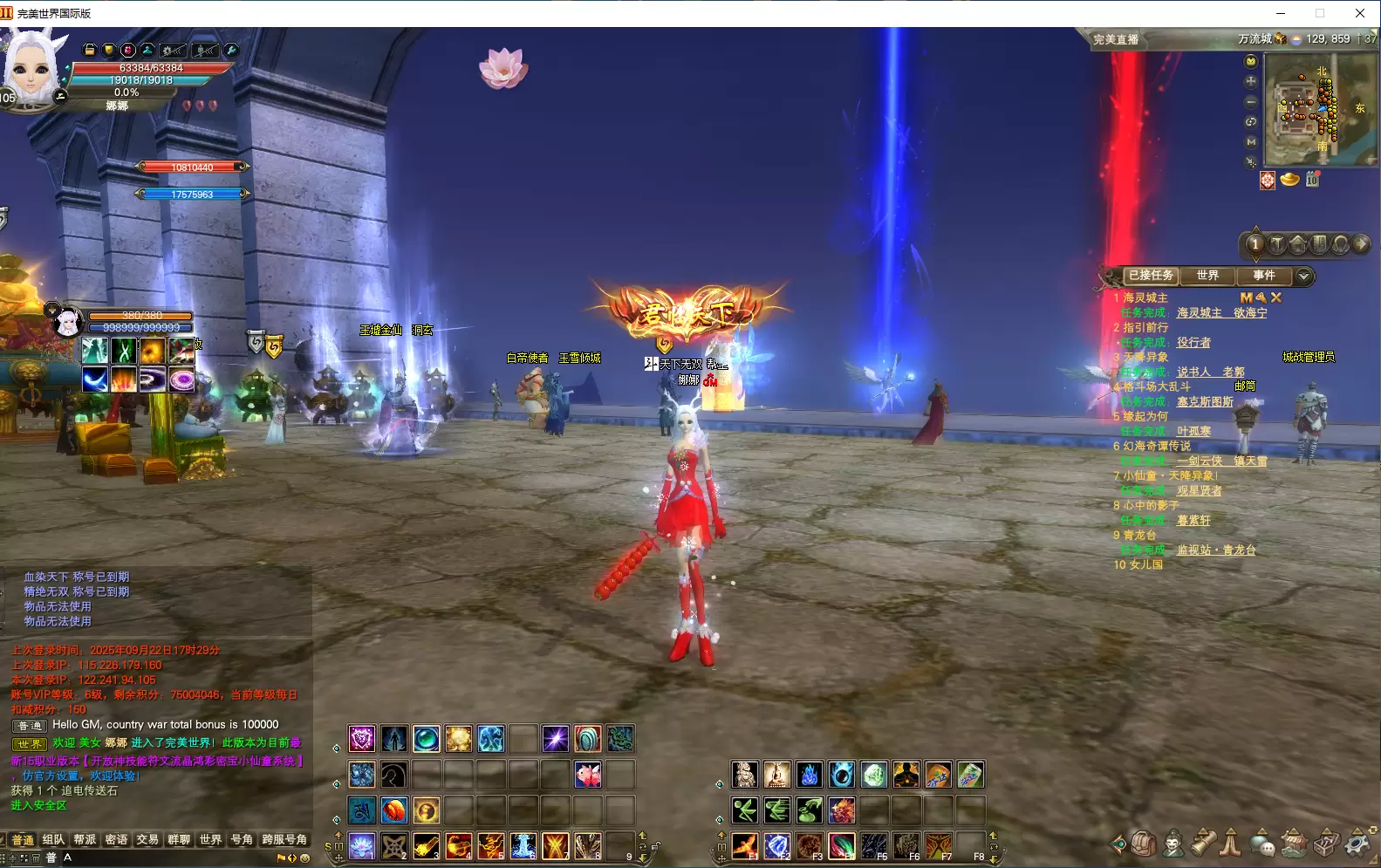
Task: Switch chat to the 组队 channel
Action: click(53, 839)
